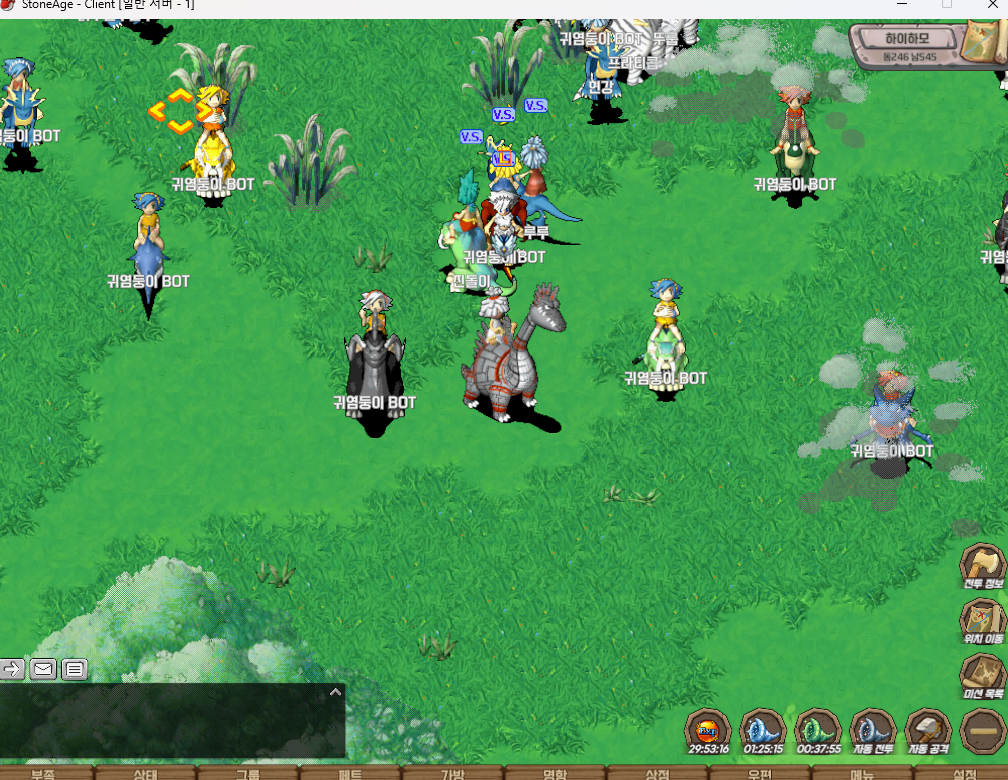This screenshot has width=1008, height=780.
Task: Toggle 자동 전투 auto battle
Action: click(x=872, y=730)
